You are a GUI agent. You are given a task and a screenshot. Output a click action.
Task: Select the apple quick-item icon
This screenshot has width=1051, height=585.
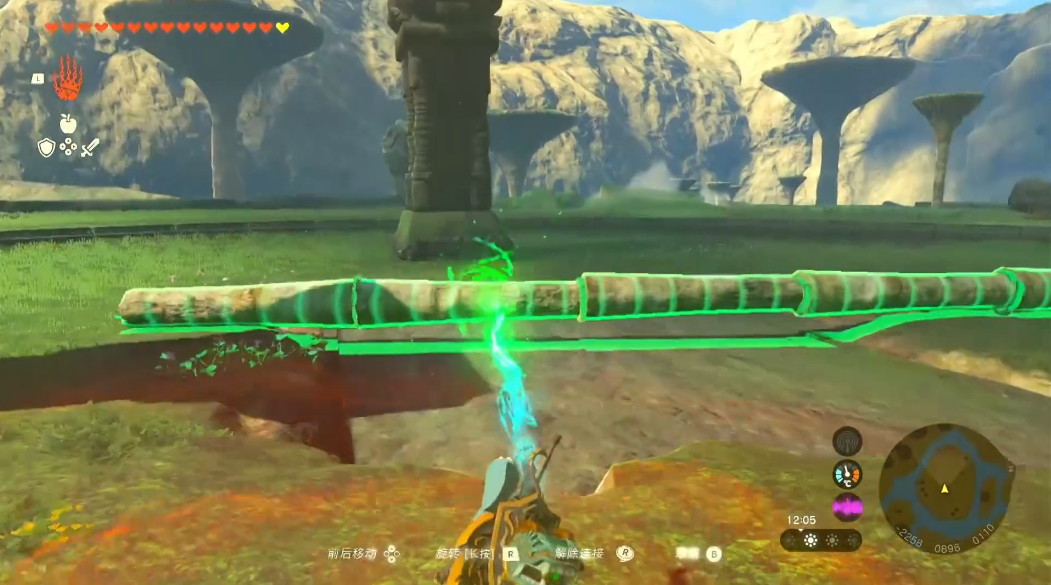point(68,123)
